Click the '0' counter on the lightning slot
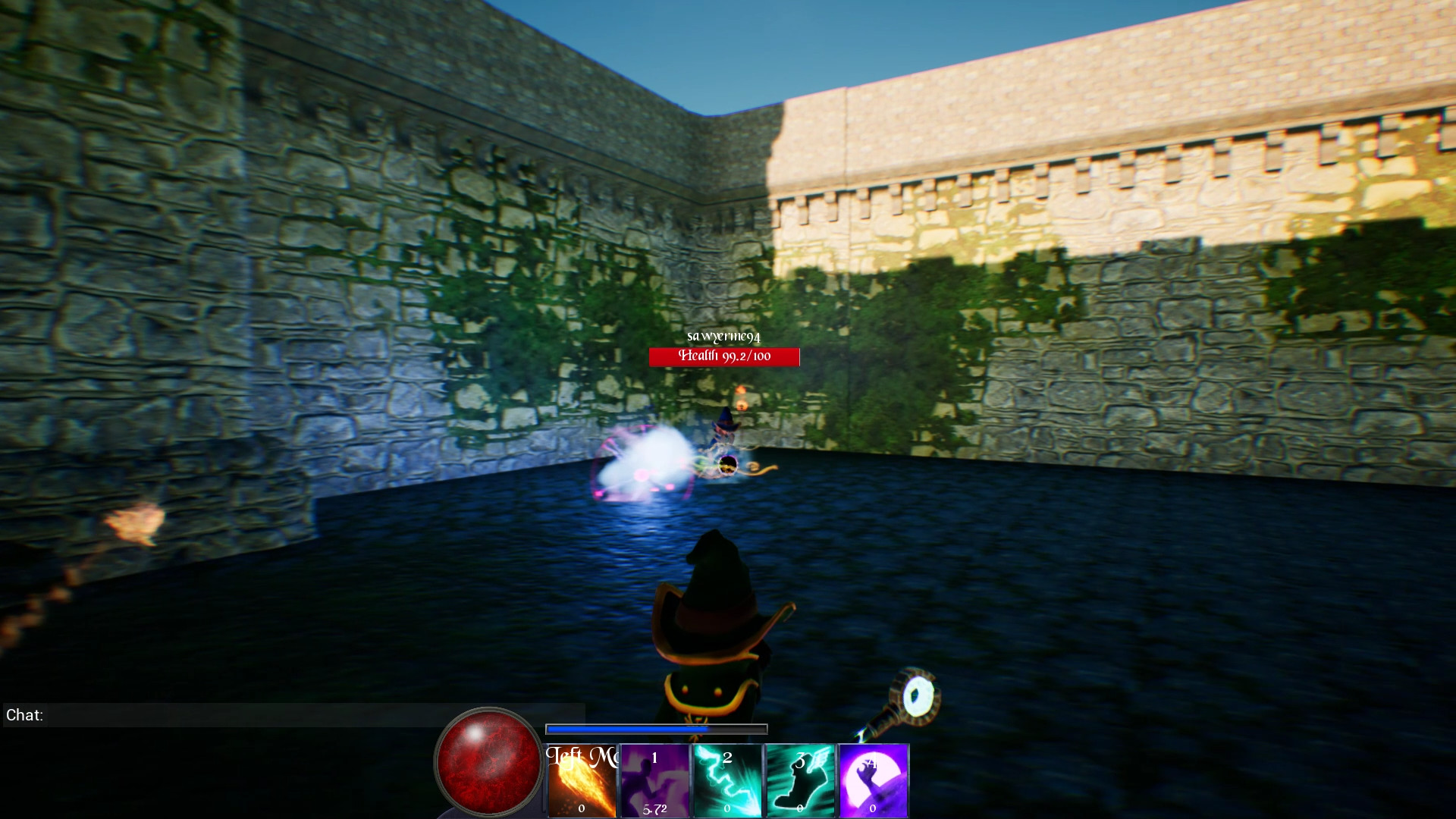The image size is (1456, 819). [x=726, y=809]
